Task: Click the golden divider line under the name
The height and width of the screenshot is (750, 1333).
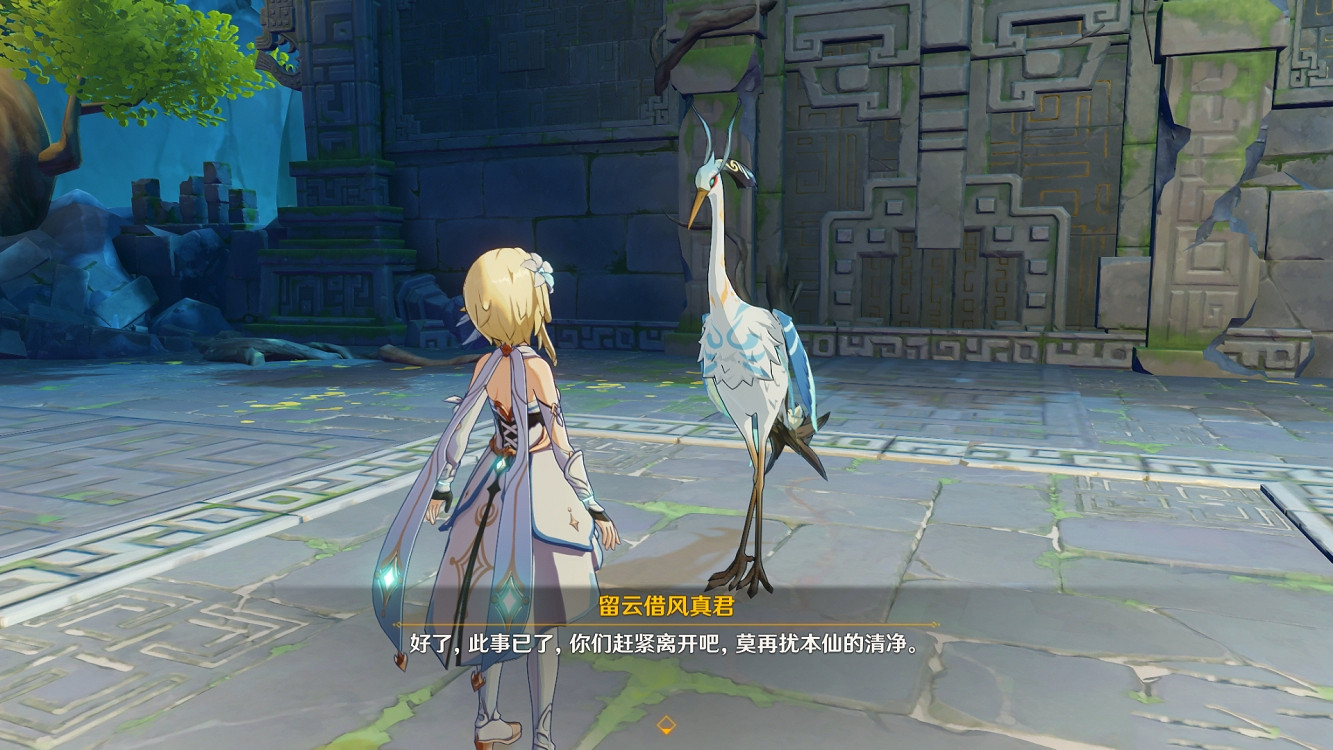Action: 666,620
